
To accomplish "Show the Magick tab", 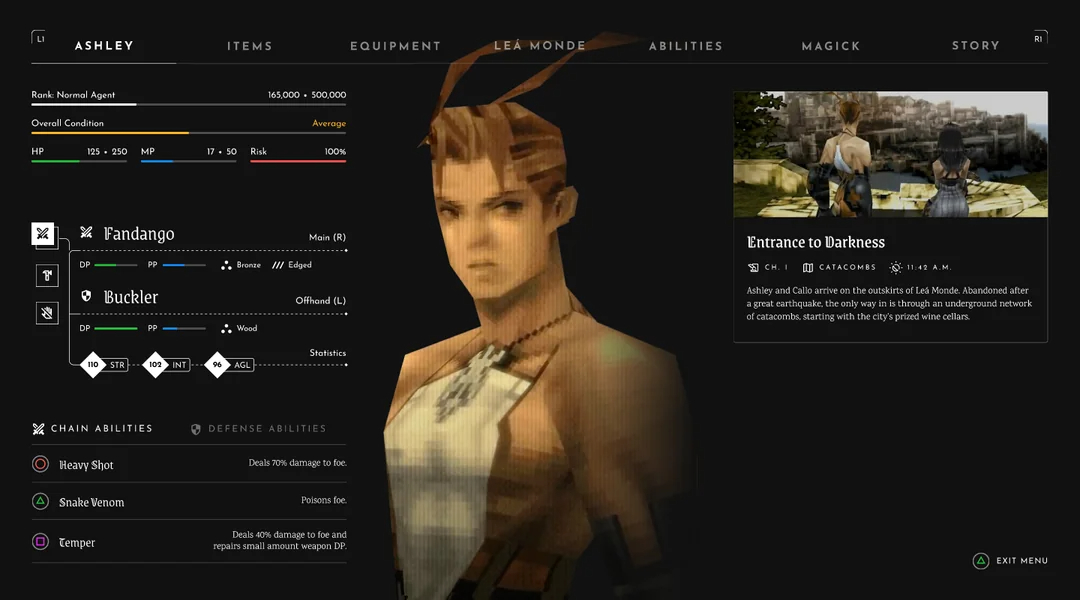I will (830, 46).
